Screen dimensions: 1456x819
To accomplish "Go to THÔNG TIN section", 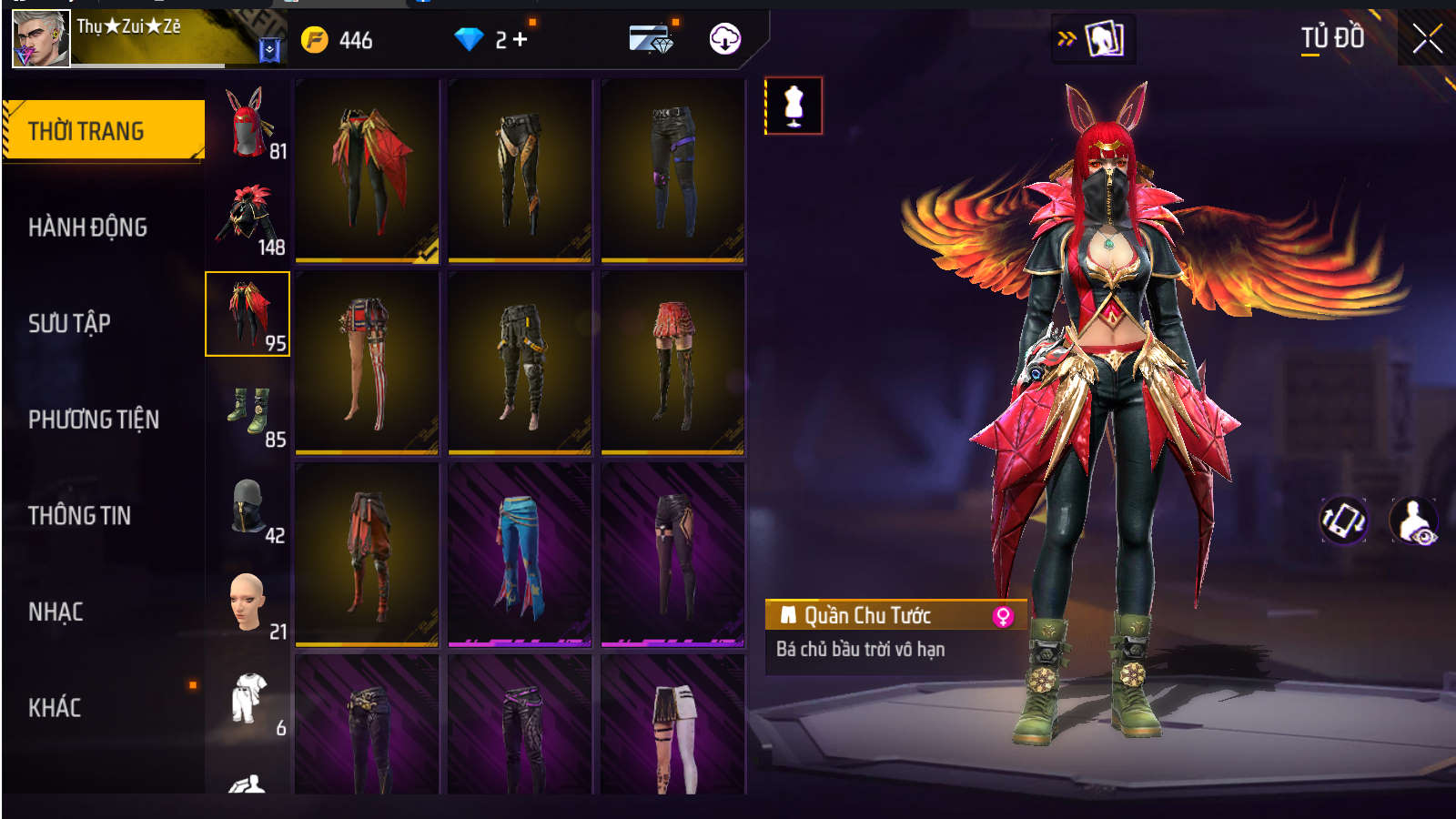I will [x=79, y=516].
